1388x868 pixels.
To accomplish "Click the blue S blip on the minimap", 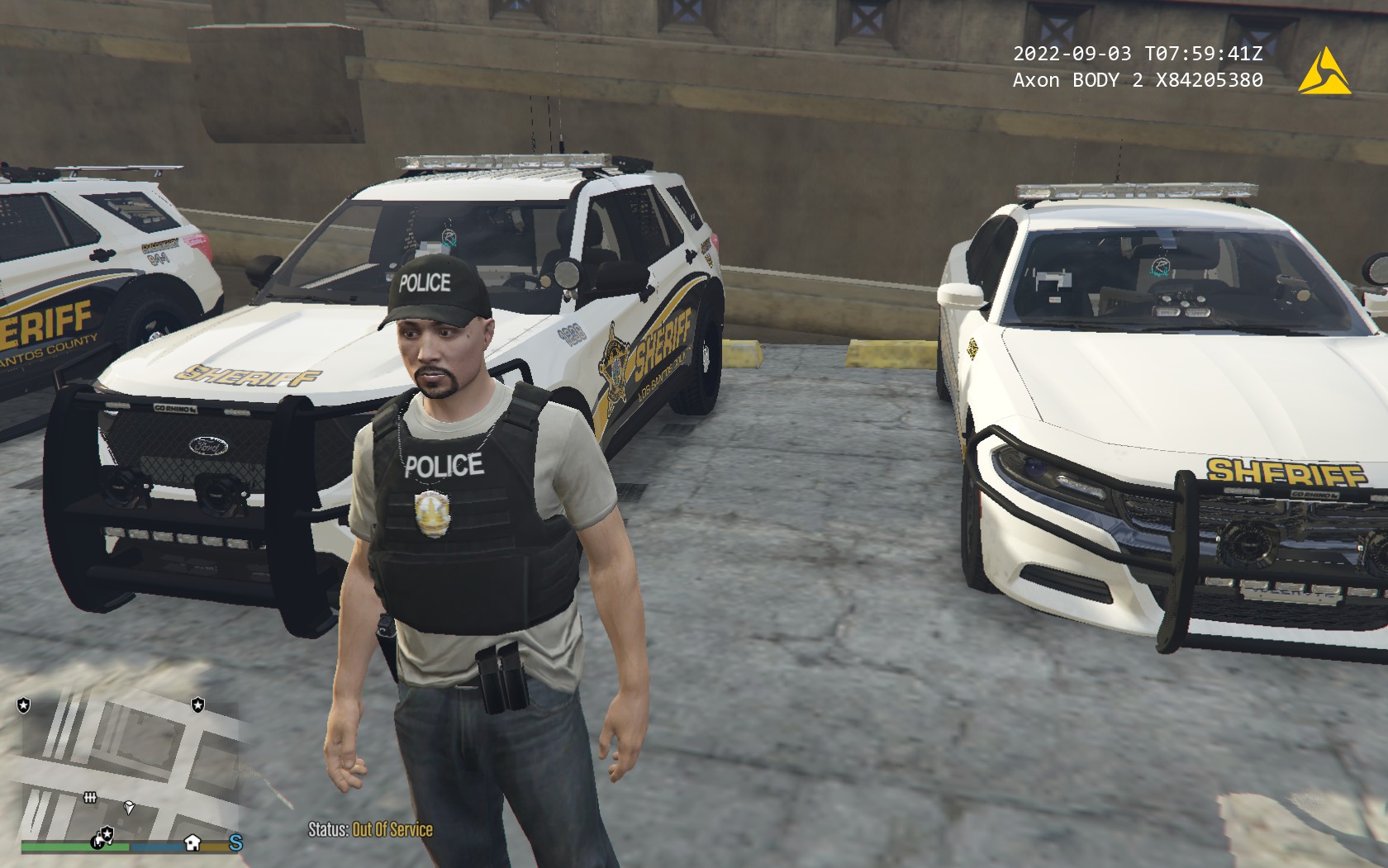I will point(235,842).
